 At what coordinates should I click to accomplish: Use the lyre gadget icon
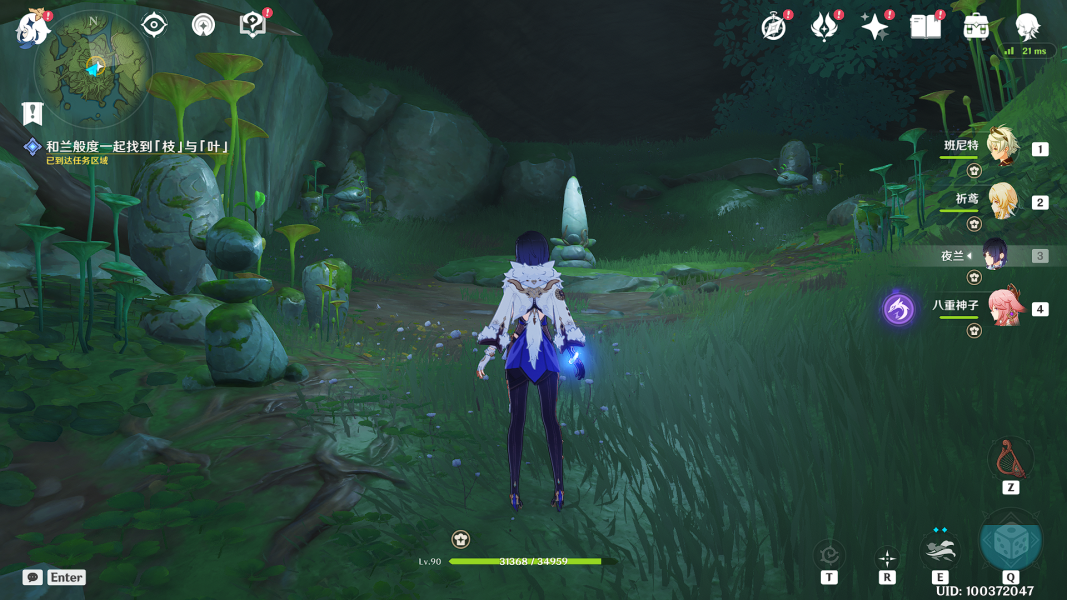click(x=1010, y=459)
